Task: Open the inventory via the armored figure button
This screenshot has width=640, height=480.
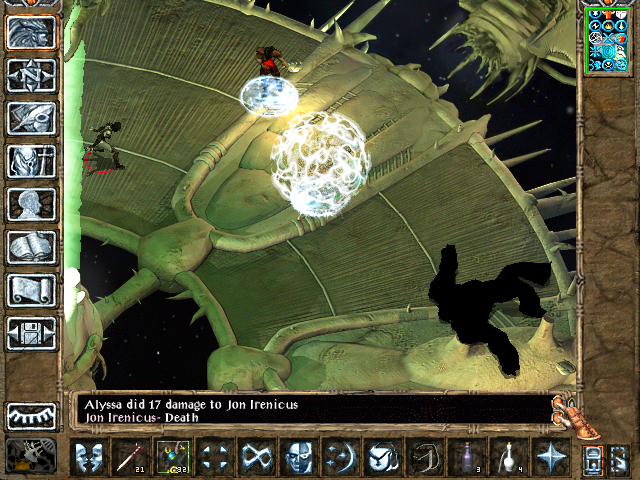Action: (x=31, y=161)
